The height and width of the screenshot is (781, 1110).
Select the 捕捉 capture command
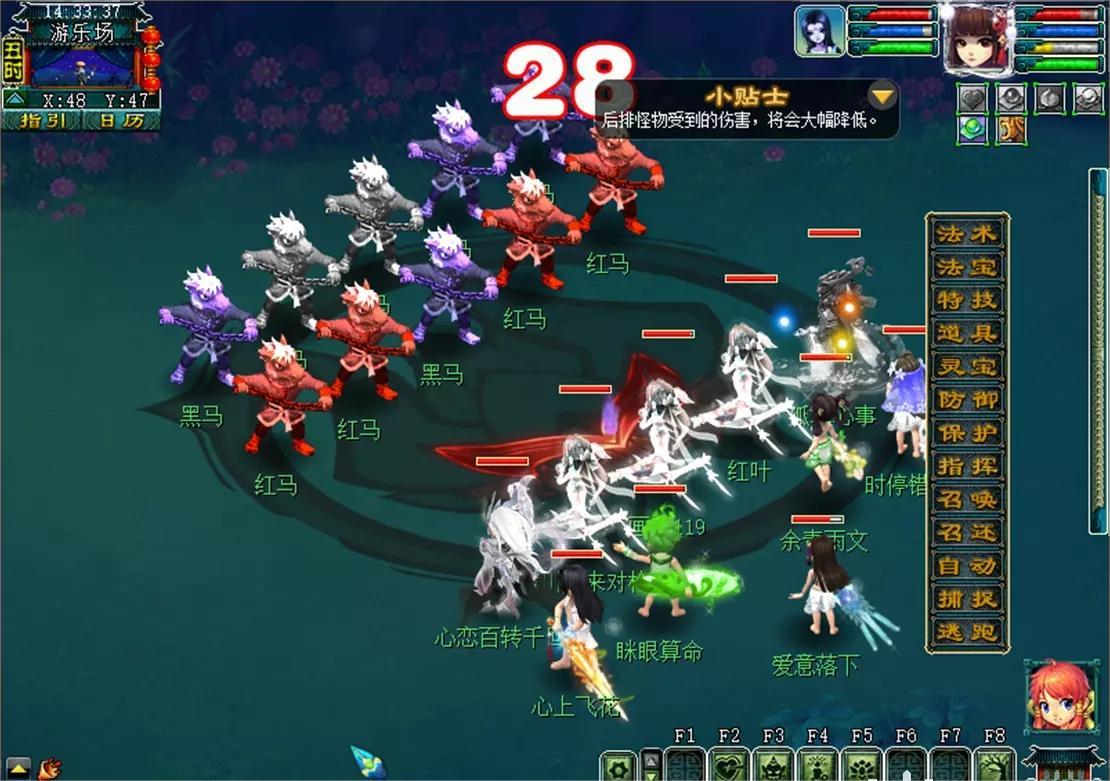tap(966, 598)
